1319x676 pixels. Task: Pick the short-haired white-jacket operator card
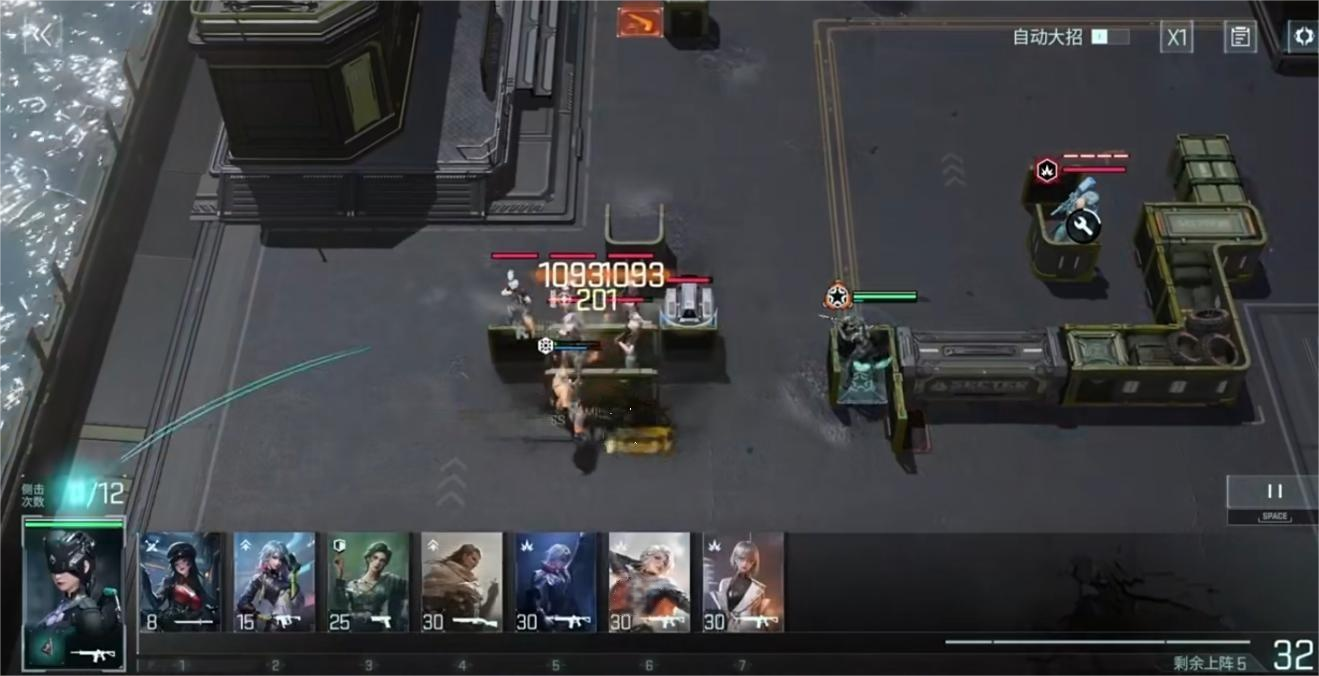coord(743,583)
